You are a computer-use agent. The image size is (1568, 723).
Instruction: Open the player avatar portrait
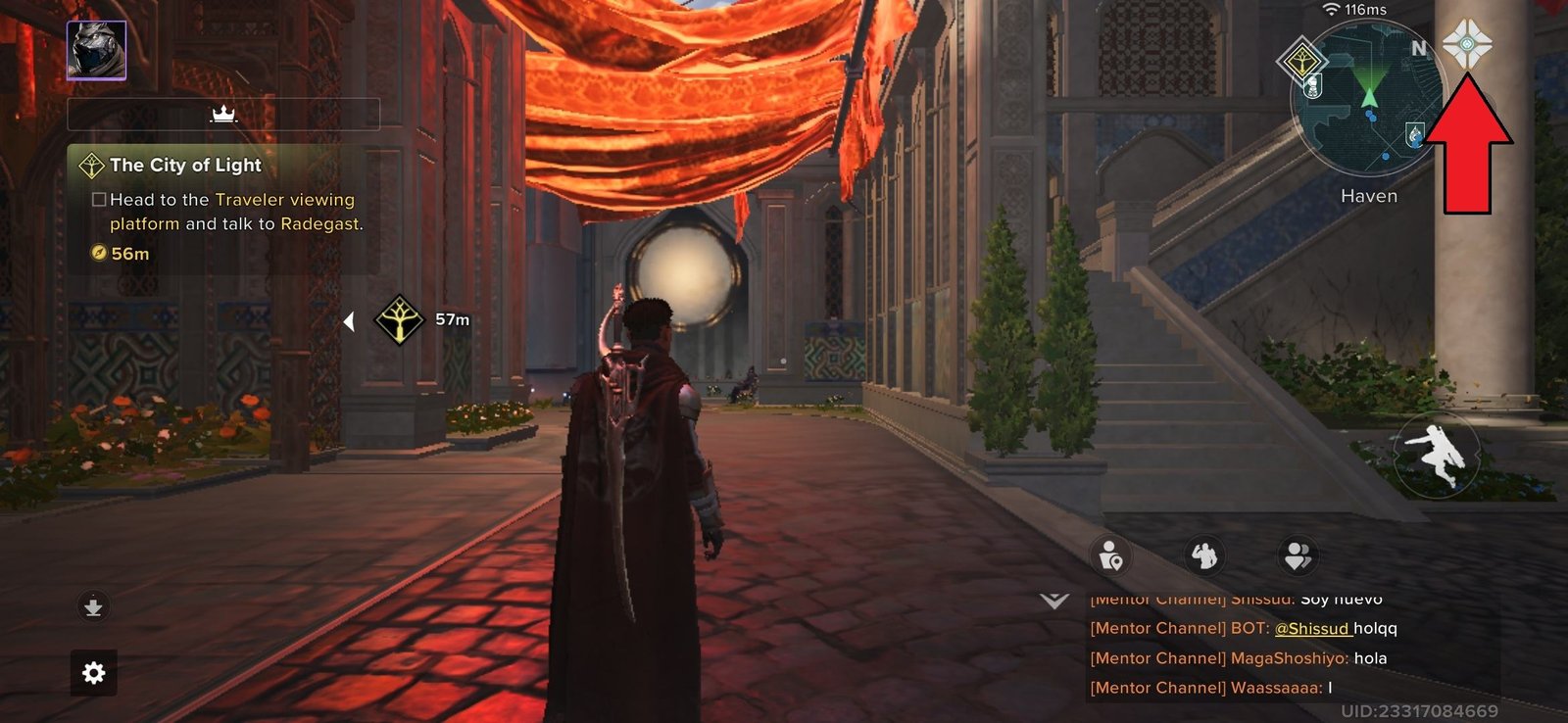(x=96, y=50)
